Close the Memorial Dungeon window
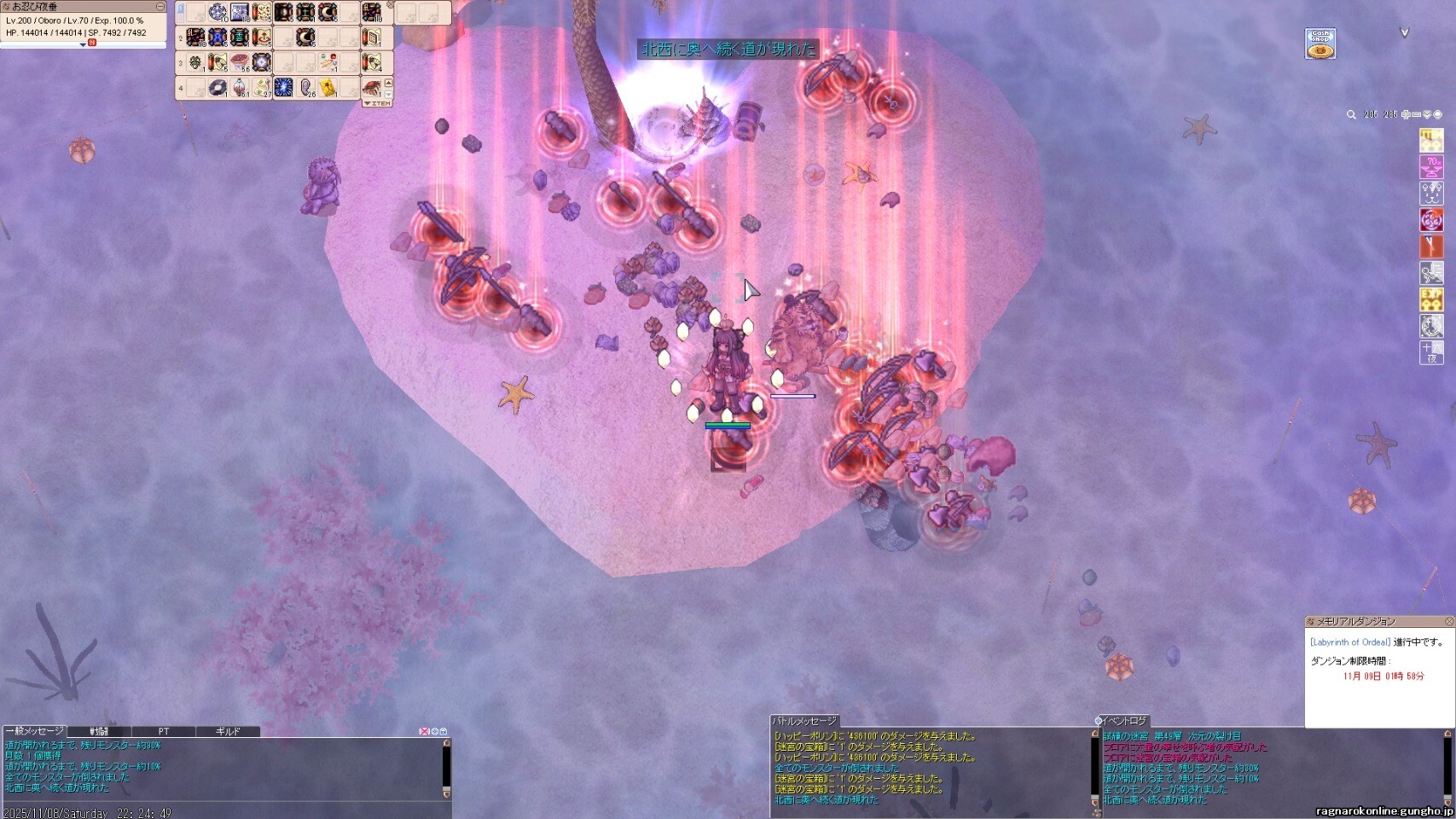Image resolution: width=1456 pixels, height=819 pixels. click(x=1448, y=621)
